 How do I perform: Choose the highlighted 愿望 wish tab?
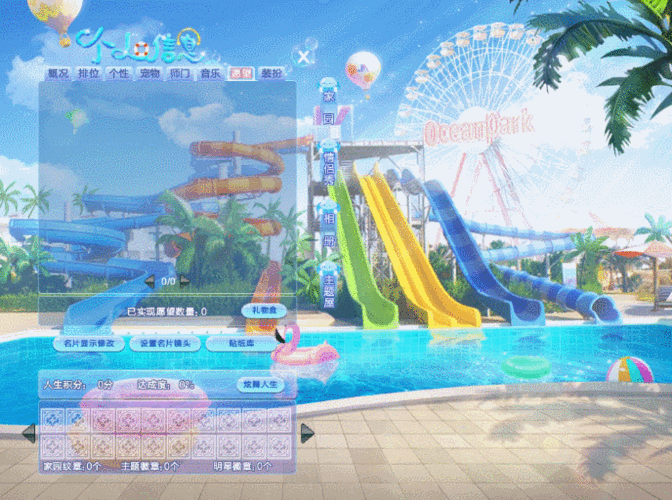click(x=240, y=74)
